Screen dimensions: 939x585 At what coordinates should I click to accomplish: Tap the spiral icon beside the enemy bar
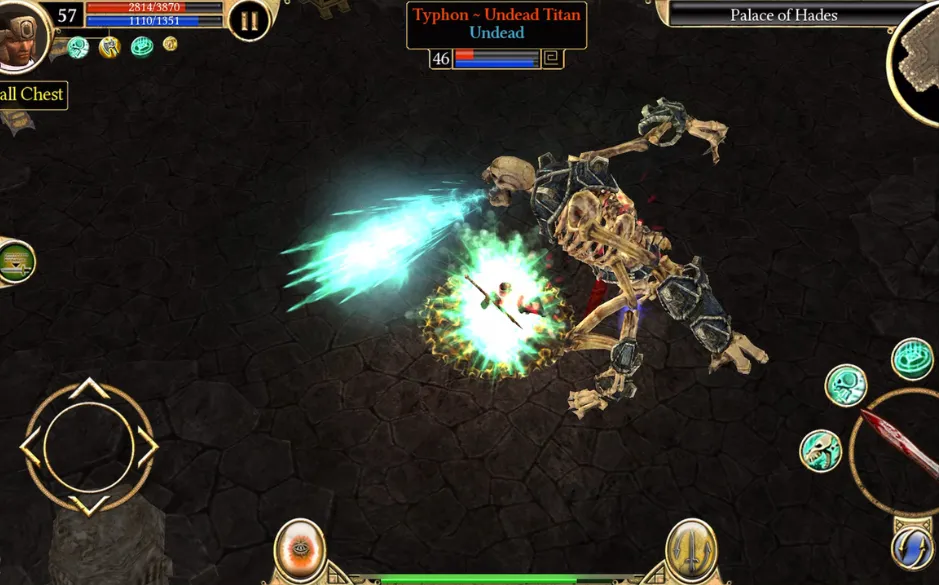[x=552, y=59]
